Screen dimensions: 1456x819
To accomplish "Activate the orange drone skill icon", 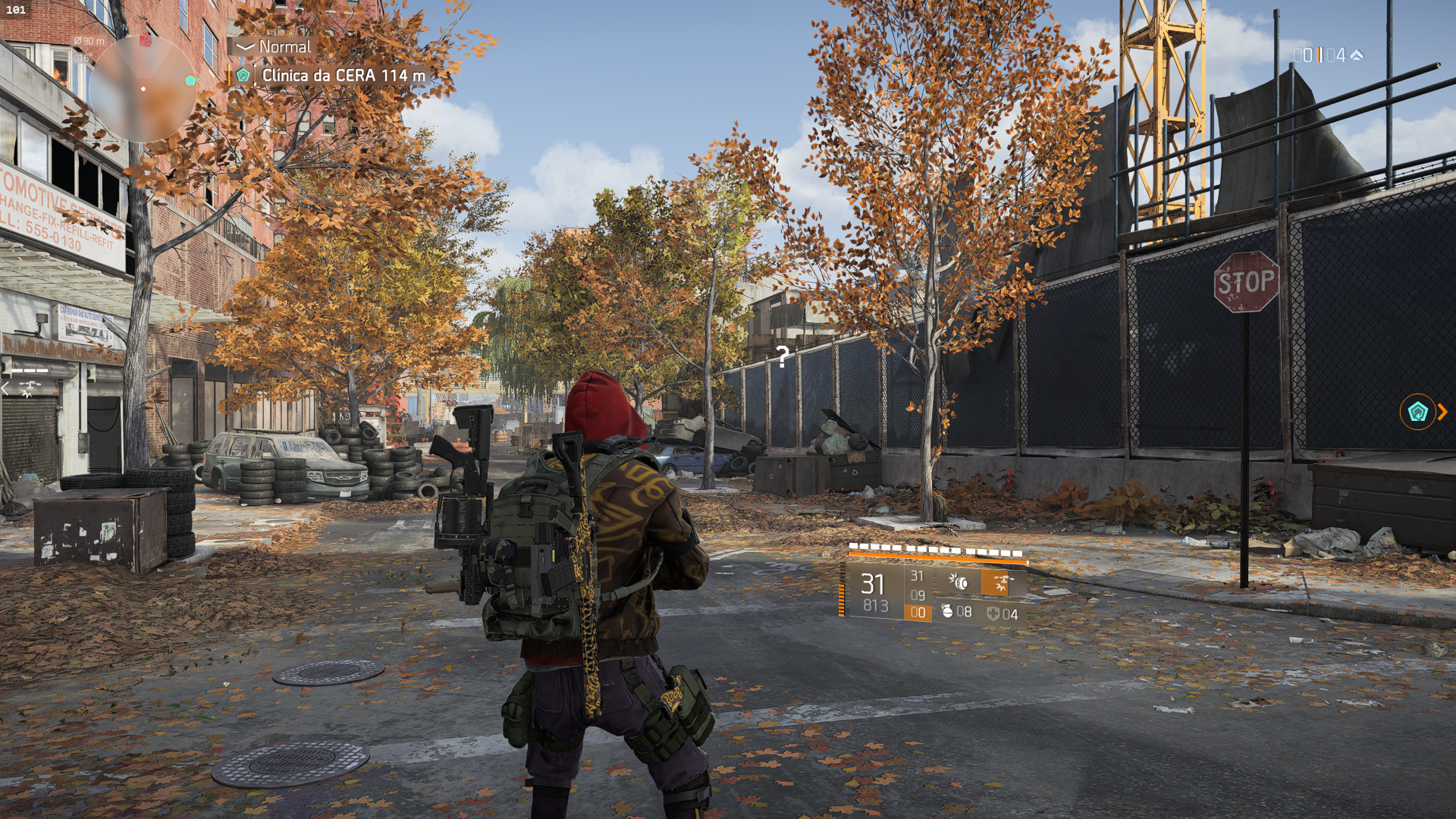I will coord(1001,582).
